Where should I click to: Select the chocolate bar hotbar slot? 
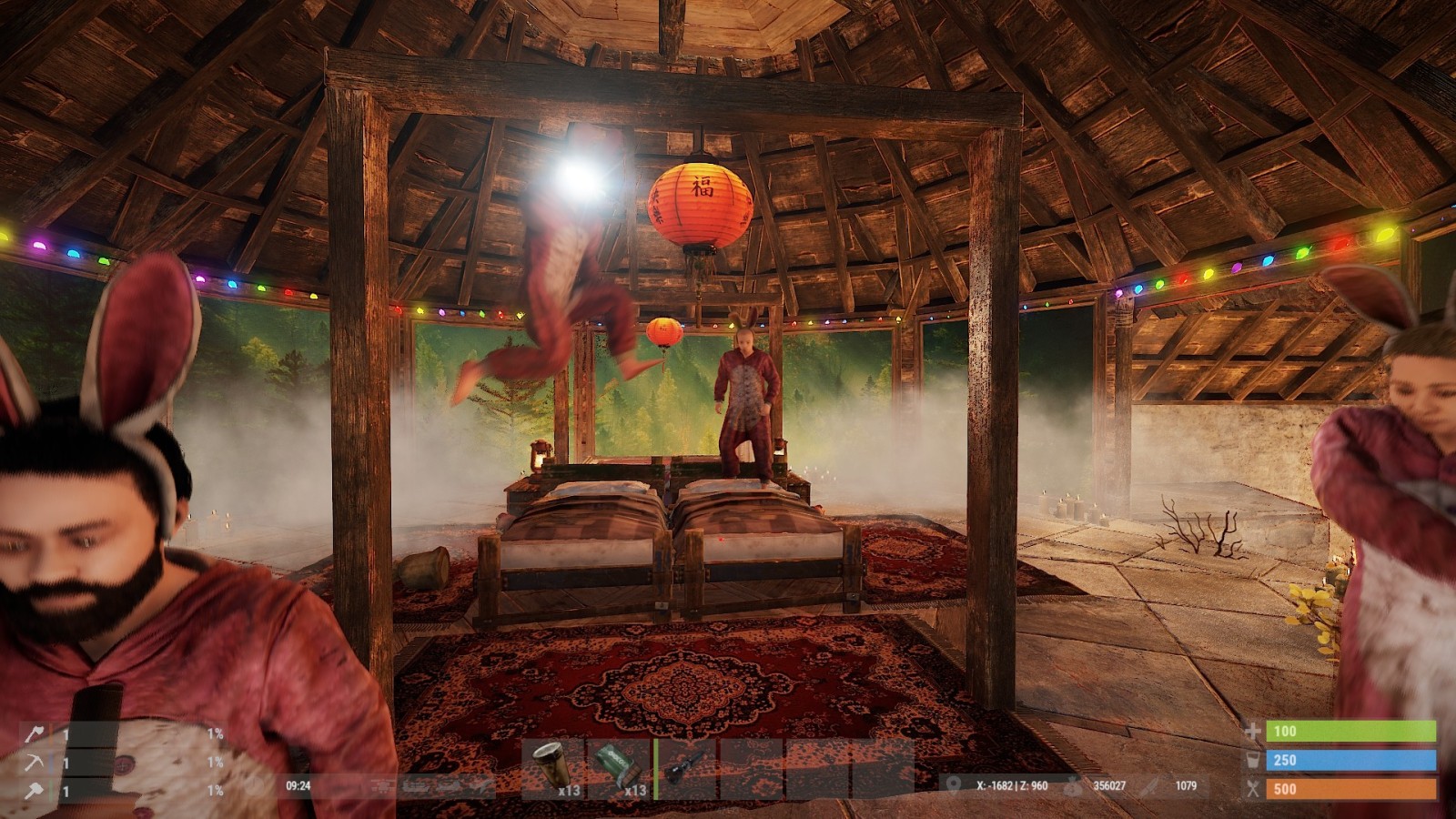point(620,768)
